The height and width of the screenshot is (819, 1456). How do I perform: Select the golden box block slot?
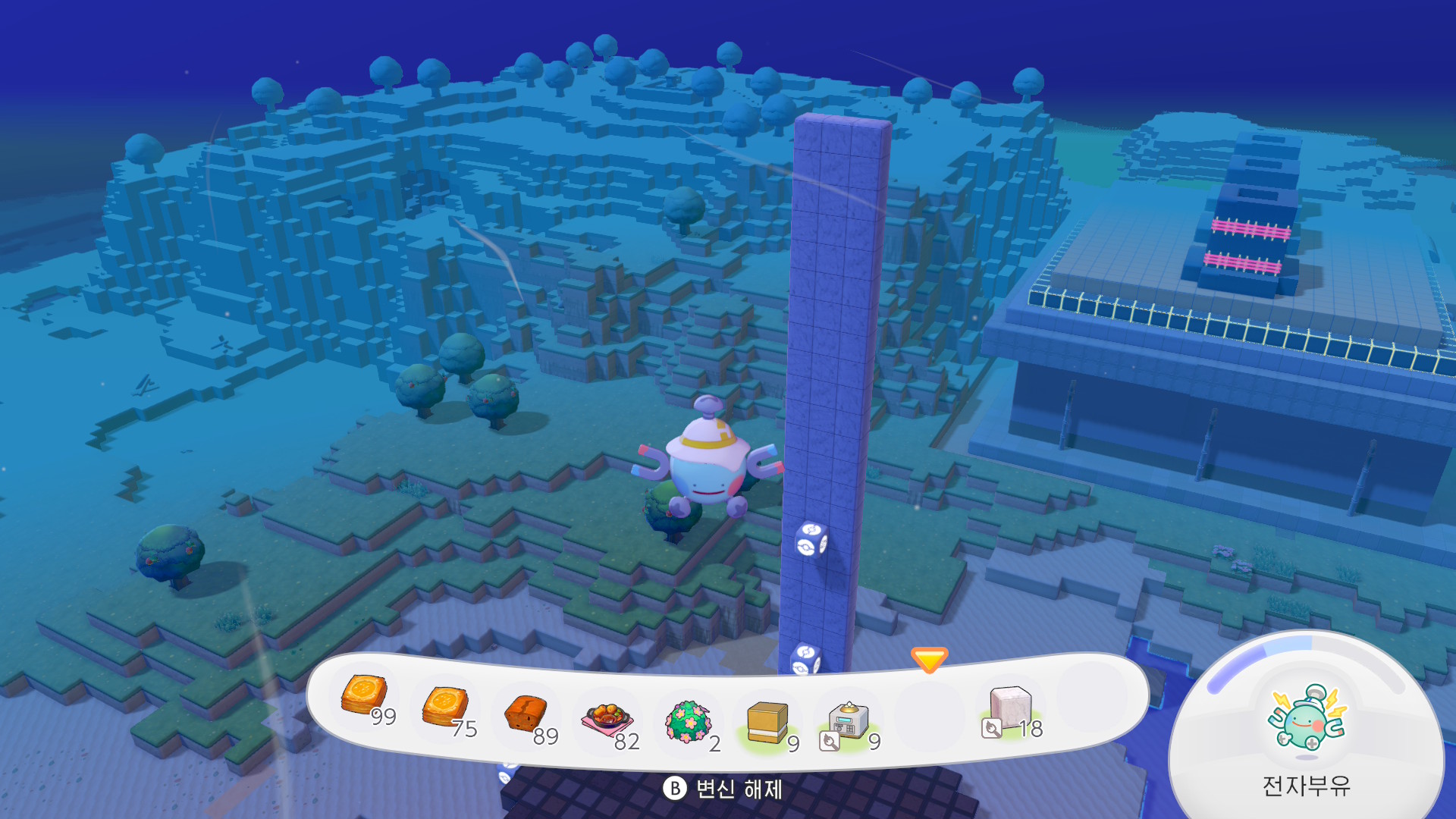point(767,722)
